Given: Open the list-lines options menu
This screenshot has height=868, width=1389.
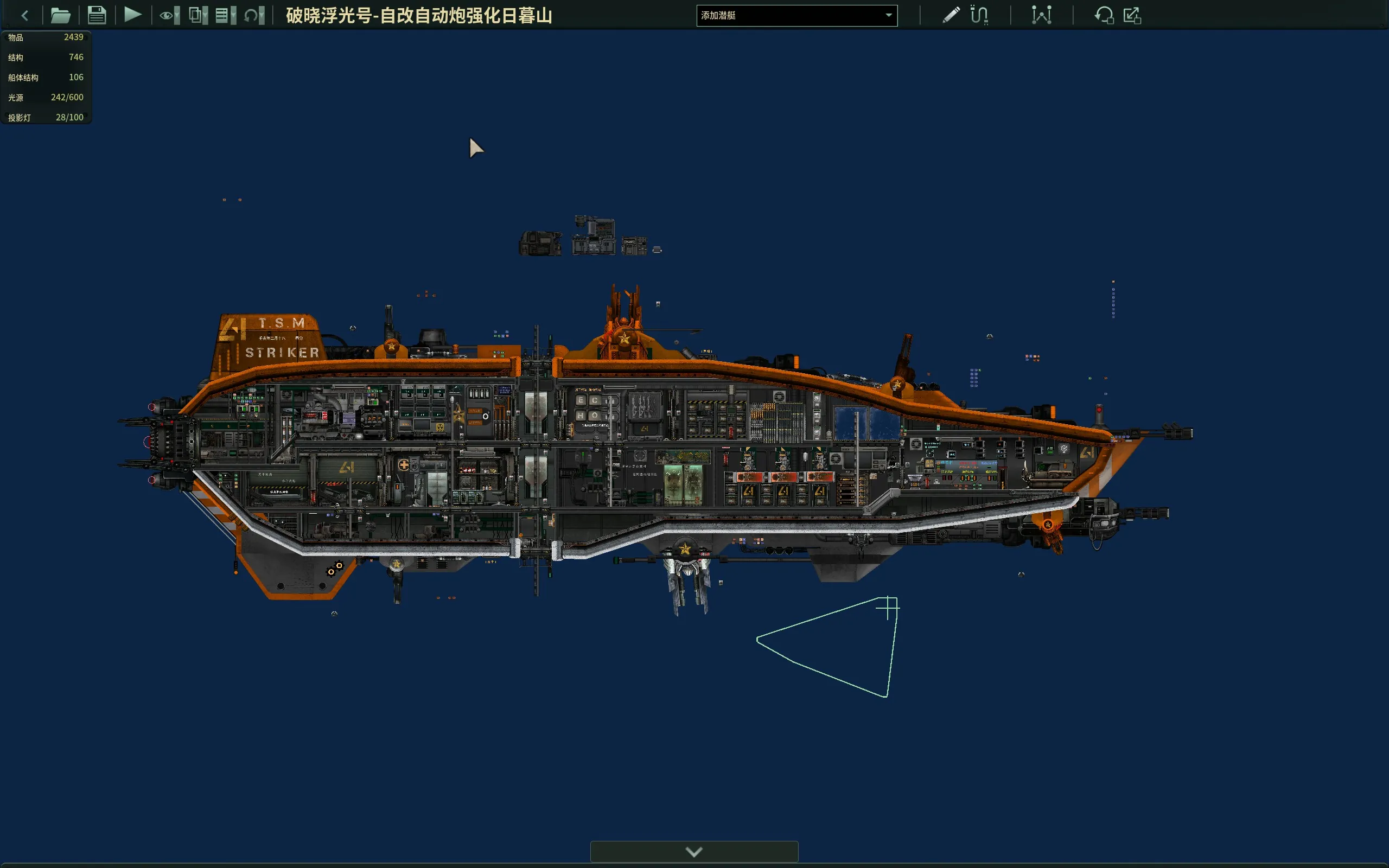Looking at the screenshot, I should pyautogui.click(x=225, y=16).
